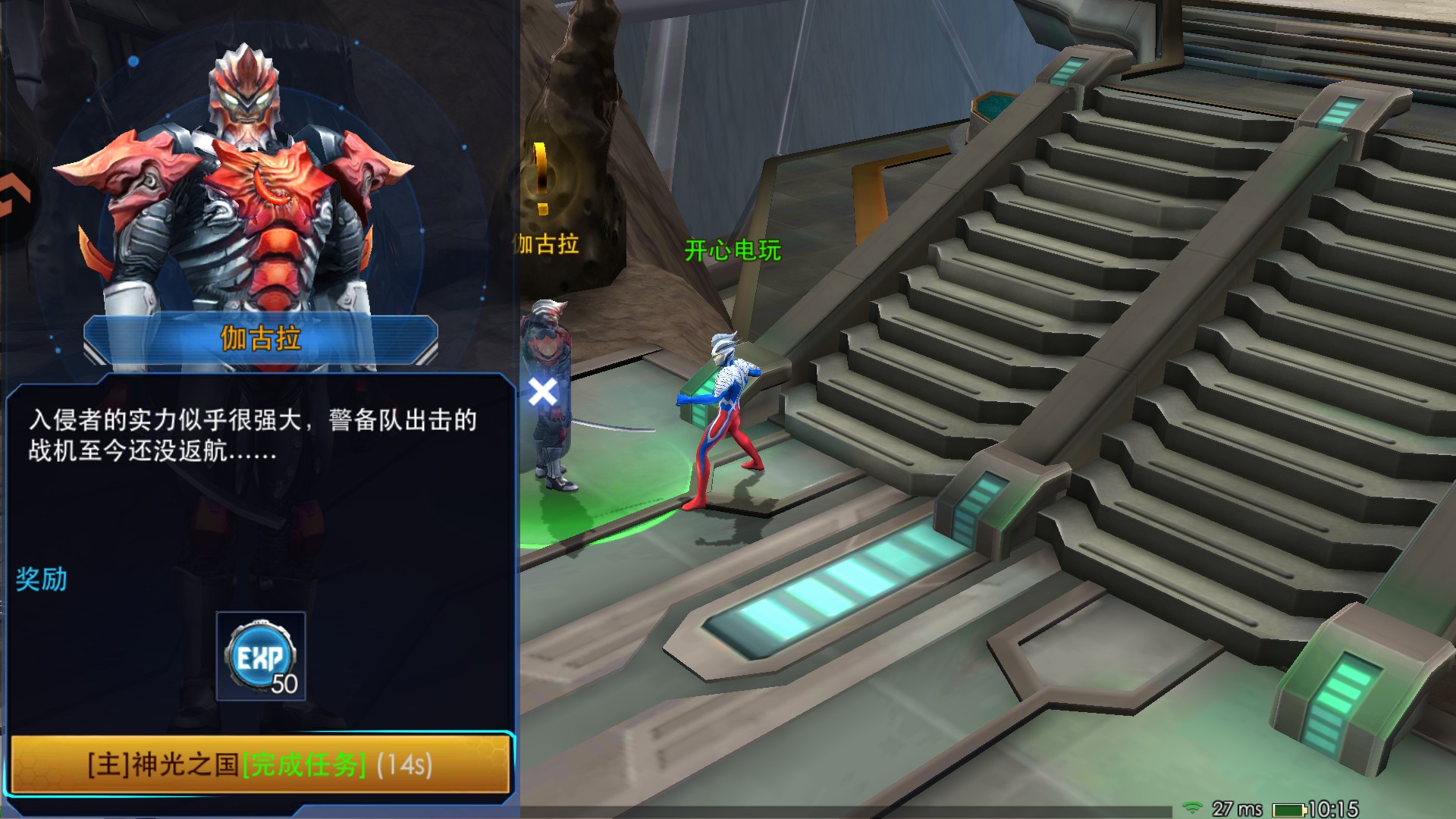The image size is (1456, 819).
Task: Tap the world label 伽古拉 above the rock
Action: (545, 243)
